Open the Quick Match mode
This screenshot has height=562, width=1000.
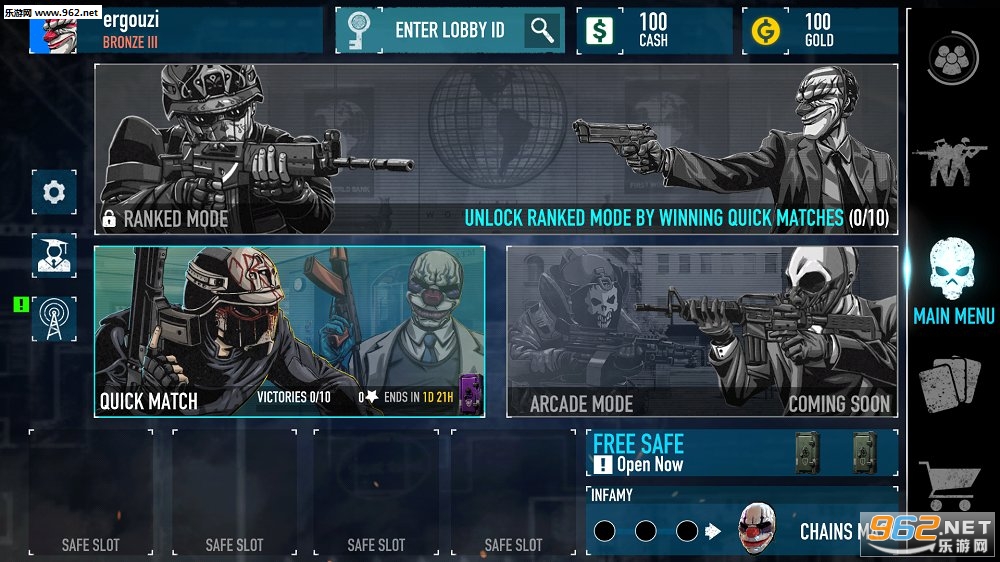[289, 331]
